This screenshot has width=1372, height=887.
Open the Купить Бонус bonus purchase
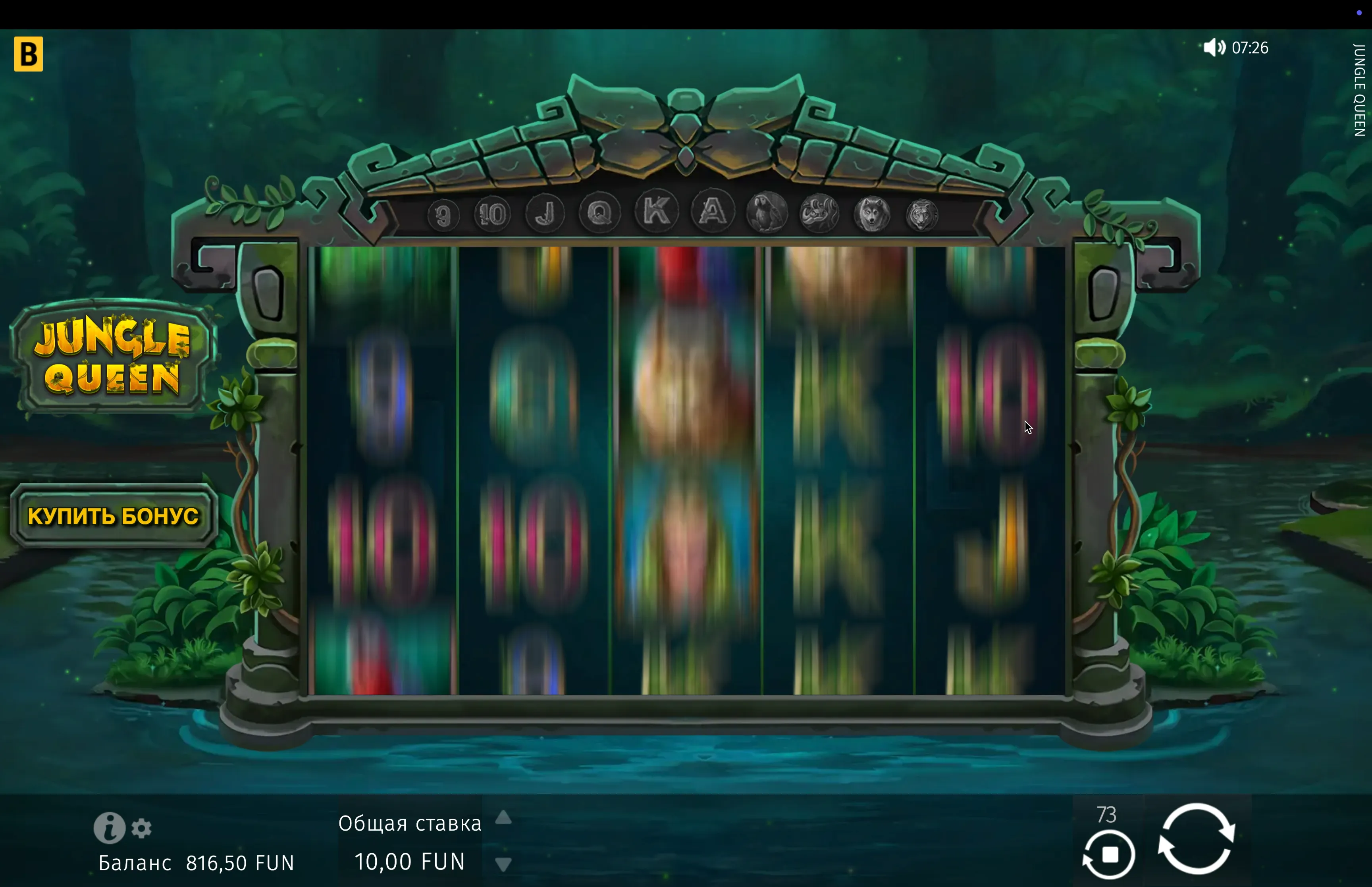114,515
